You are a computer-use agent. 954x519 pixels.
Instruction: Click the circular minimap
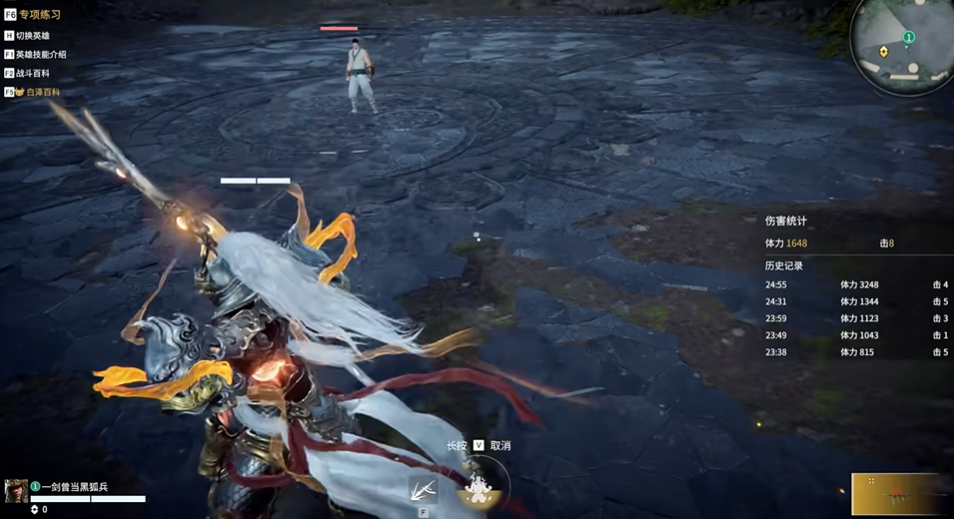(x=904, y=45)
